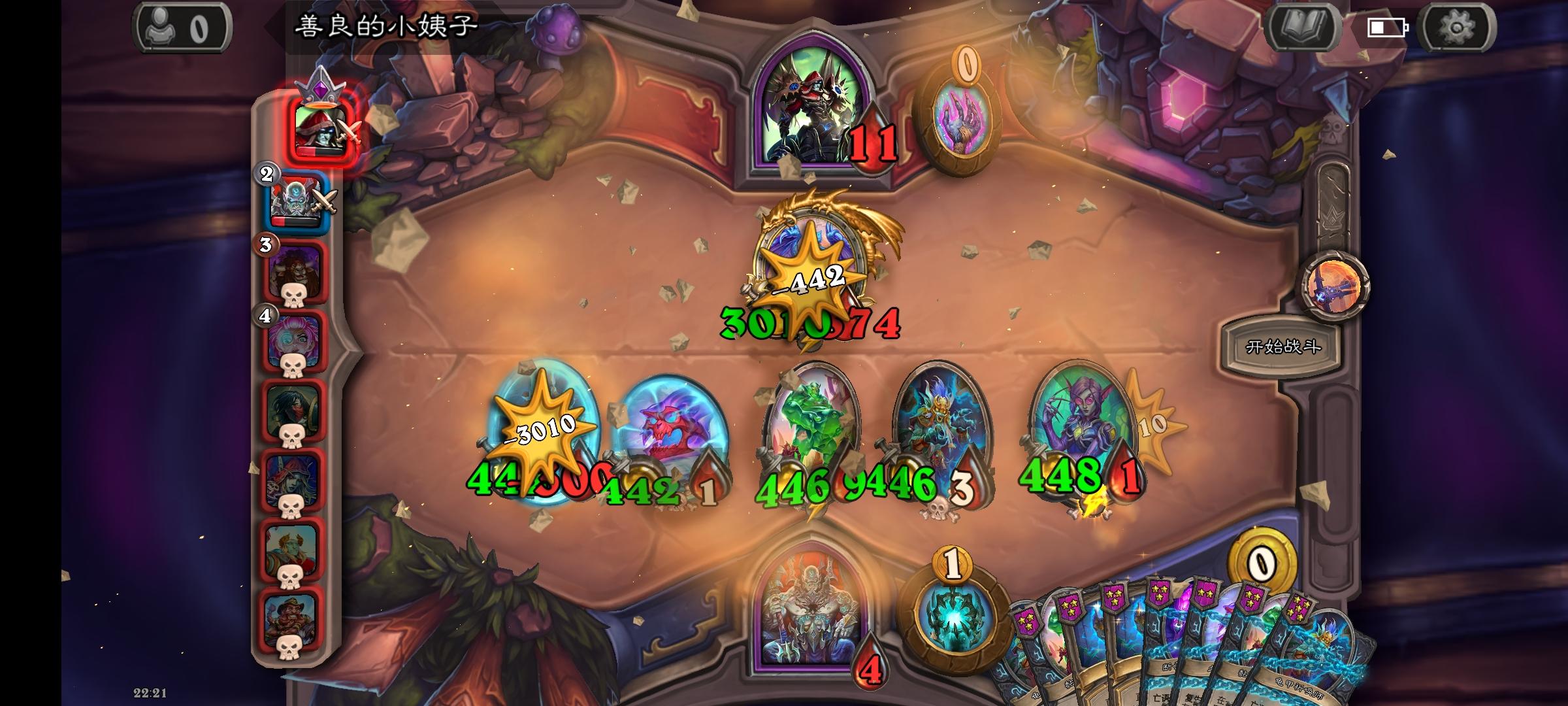Viewport: 1568px width, 706px height.
Task: Click the skull icon on third-place hero
Action: [293, 295]
